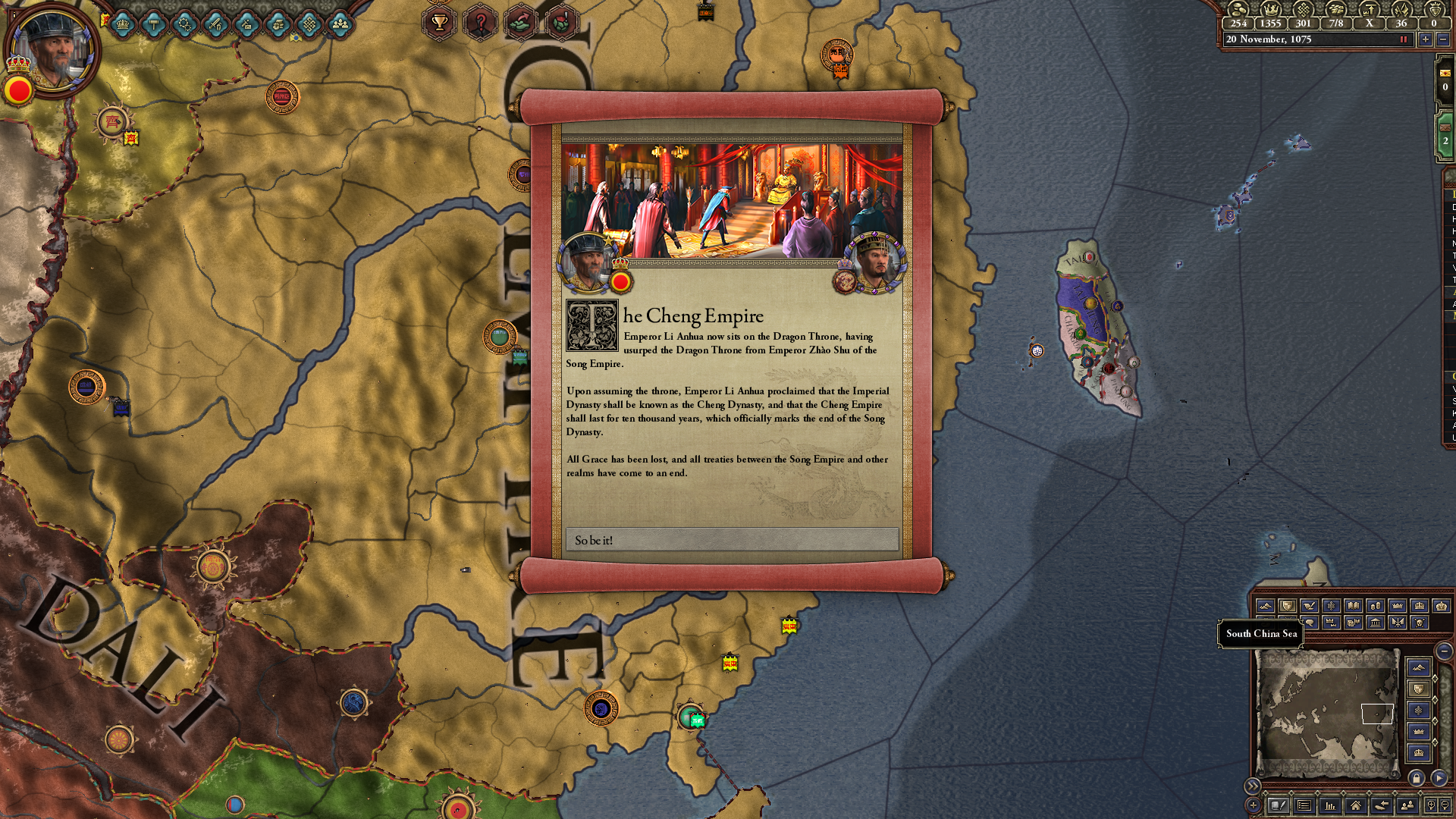
Task: Toggle the padlock above the minimap
Action: 1417,777
